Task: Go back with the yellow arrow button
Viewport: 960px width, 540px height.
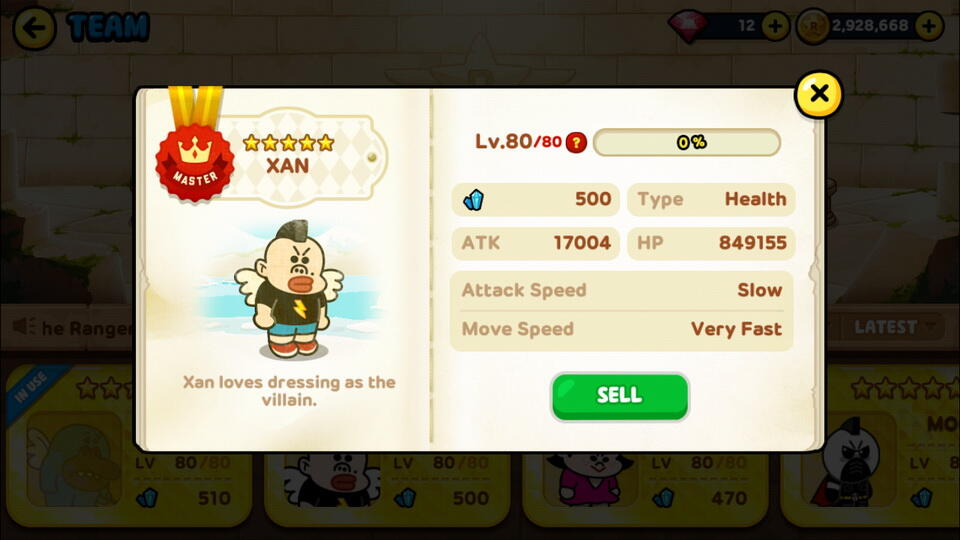Action: [x=34, y=27]
